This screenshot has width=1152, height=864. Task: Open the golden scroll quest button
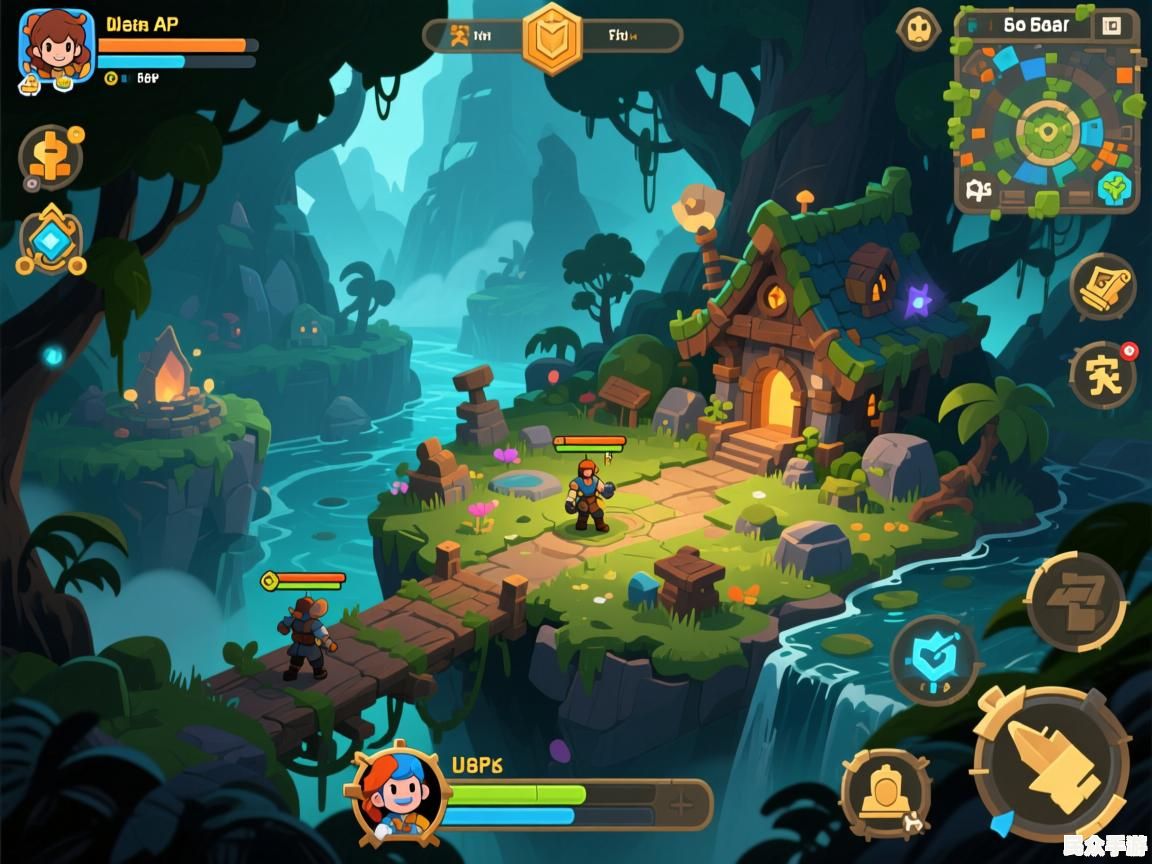[x=1102, y=286]
